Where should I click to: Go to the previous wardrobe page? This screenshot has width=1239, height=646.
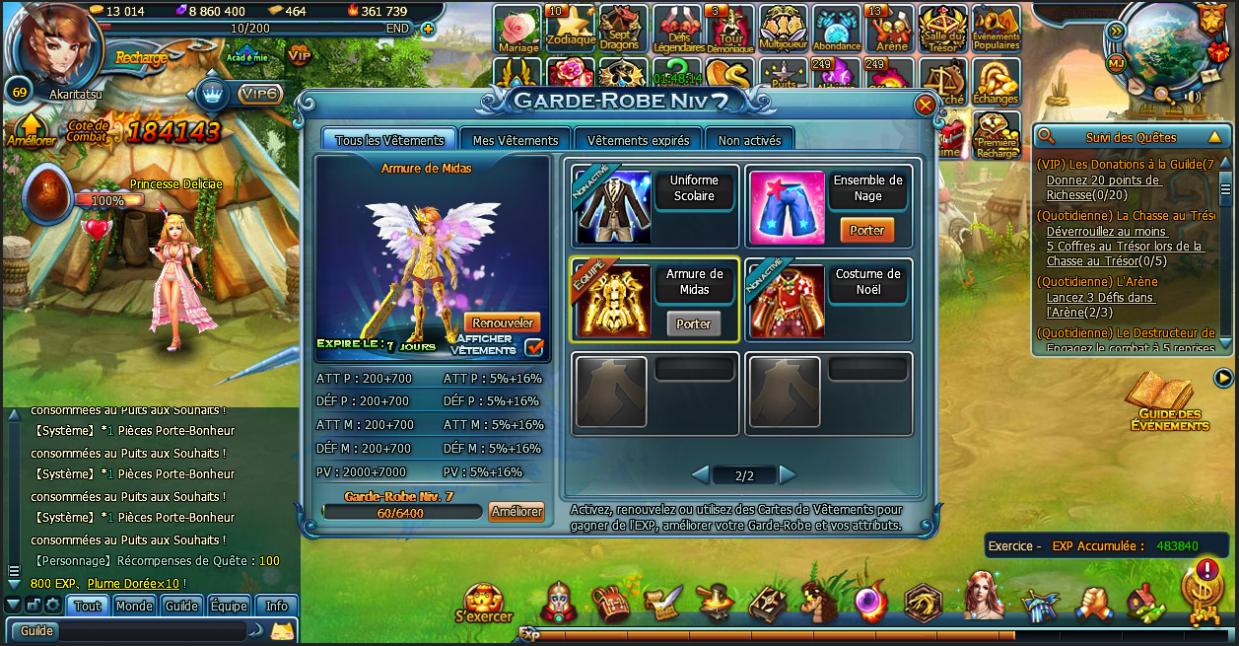(701, 475)
